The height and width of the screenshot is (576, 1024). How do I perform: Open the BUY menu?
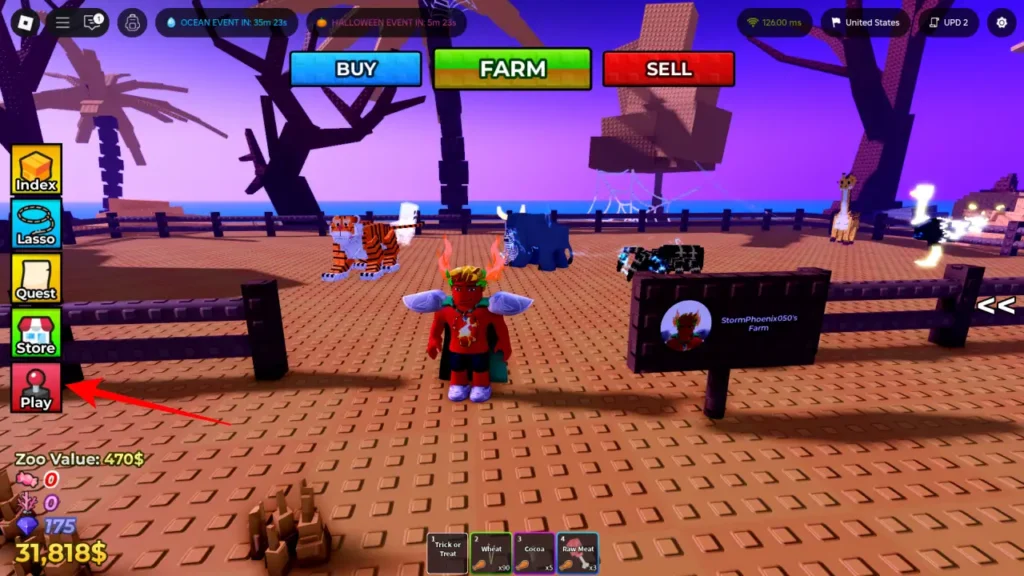point(356,69)
